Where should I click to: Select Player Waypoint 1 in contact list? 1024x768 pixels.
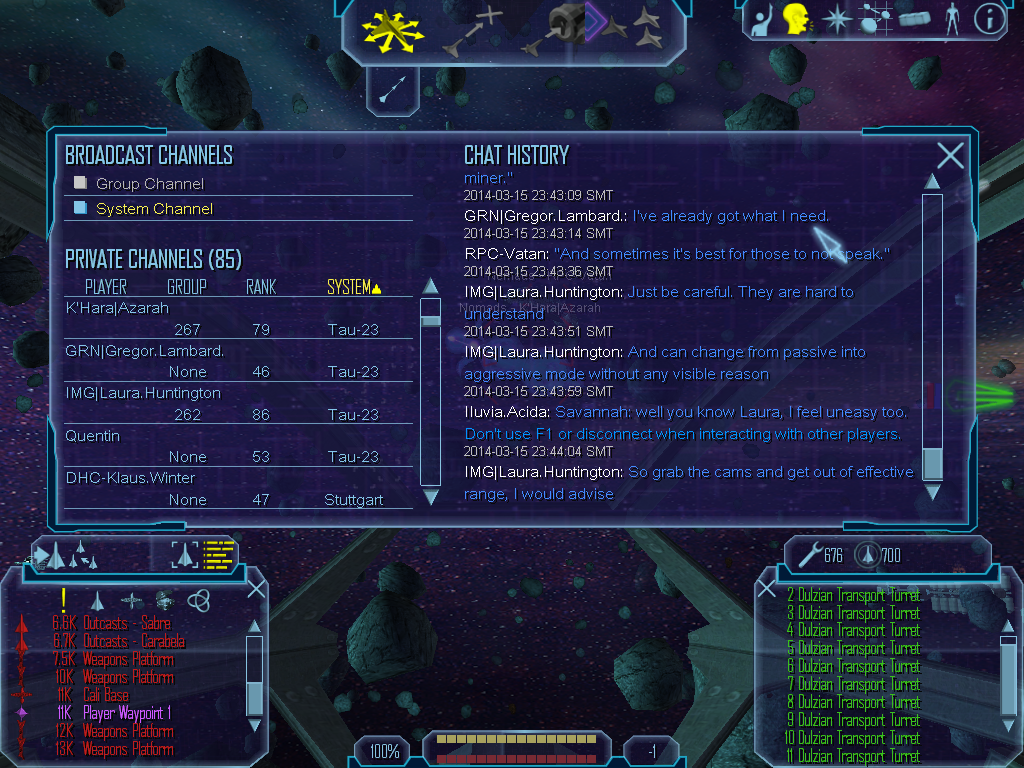click(x=127, y=713)
